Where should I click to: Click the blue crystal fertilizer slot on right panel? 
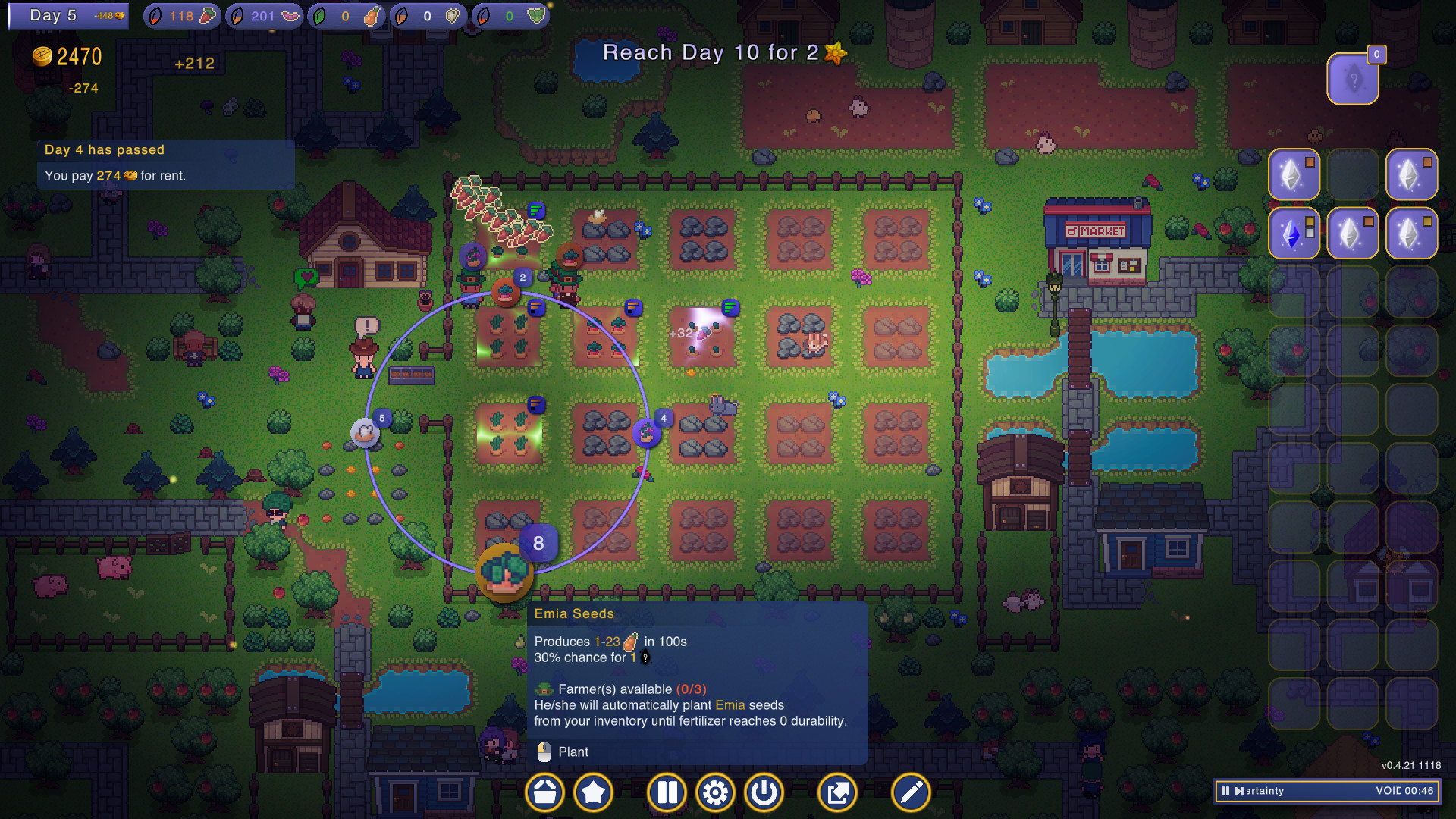point(1294,234)
